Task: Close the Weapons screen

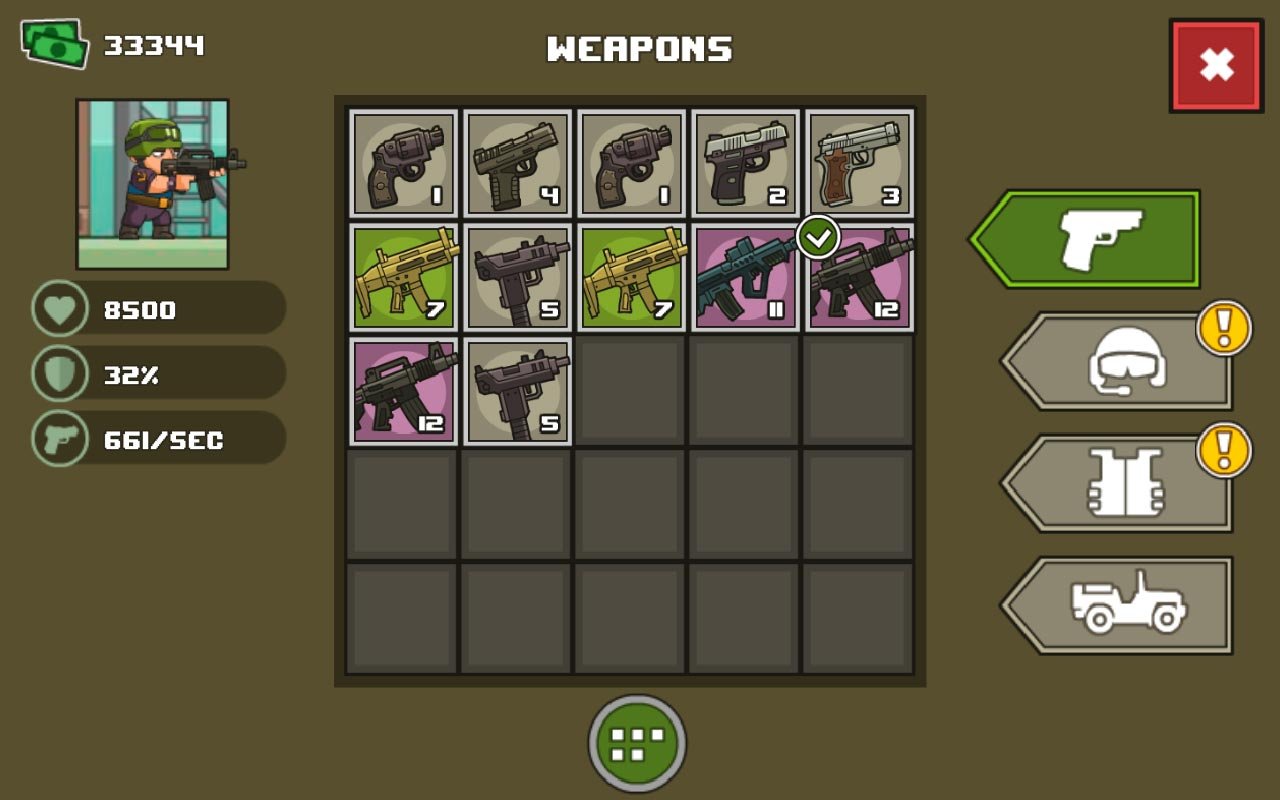Action: [1216, 65]
